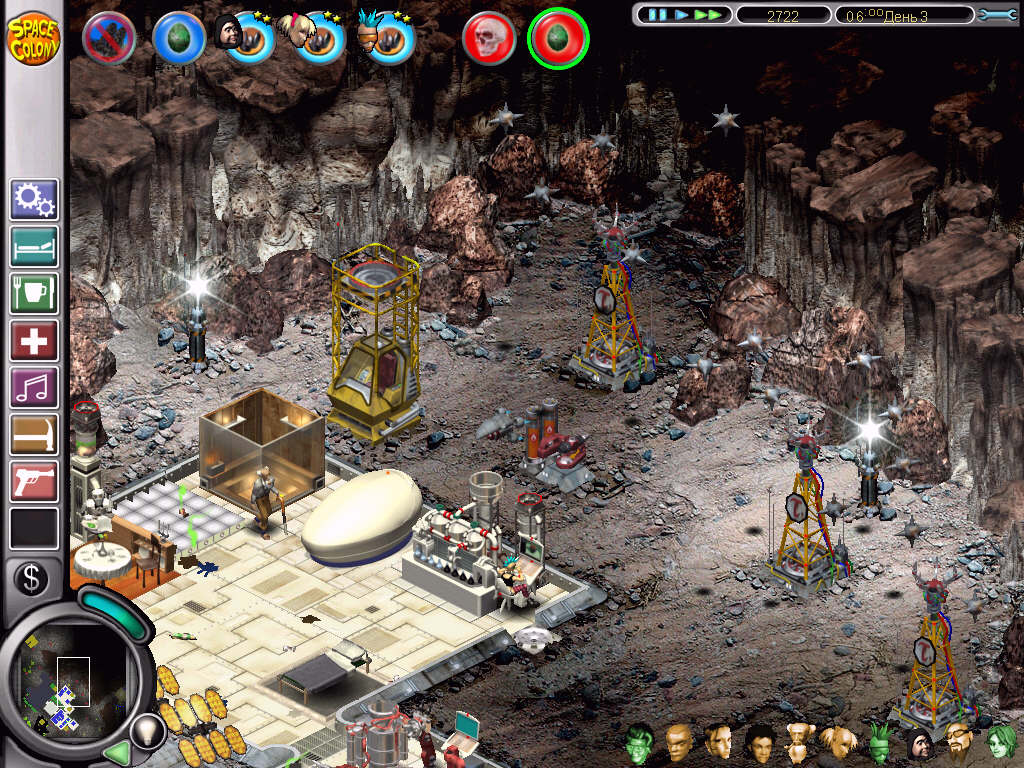Select the green spiky-haired alien colonist portrait
Screen dimensions: 1024x768
tap(879, 742)
